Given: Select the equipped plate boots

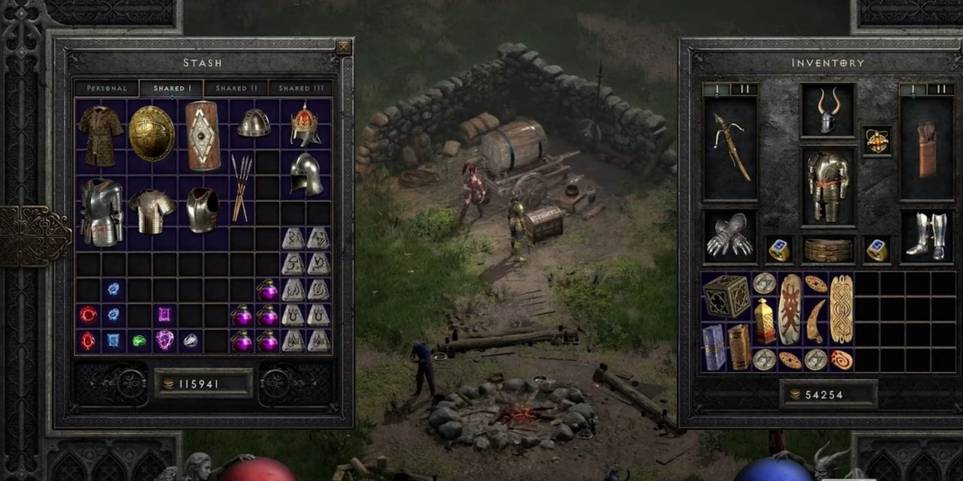Looking at the screenshot, I should (926, 236).
